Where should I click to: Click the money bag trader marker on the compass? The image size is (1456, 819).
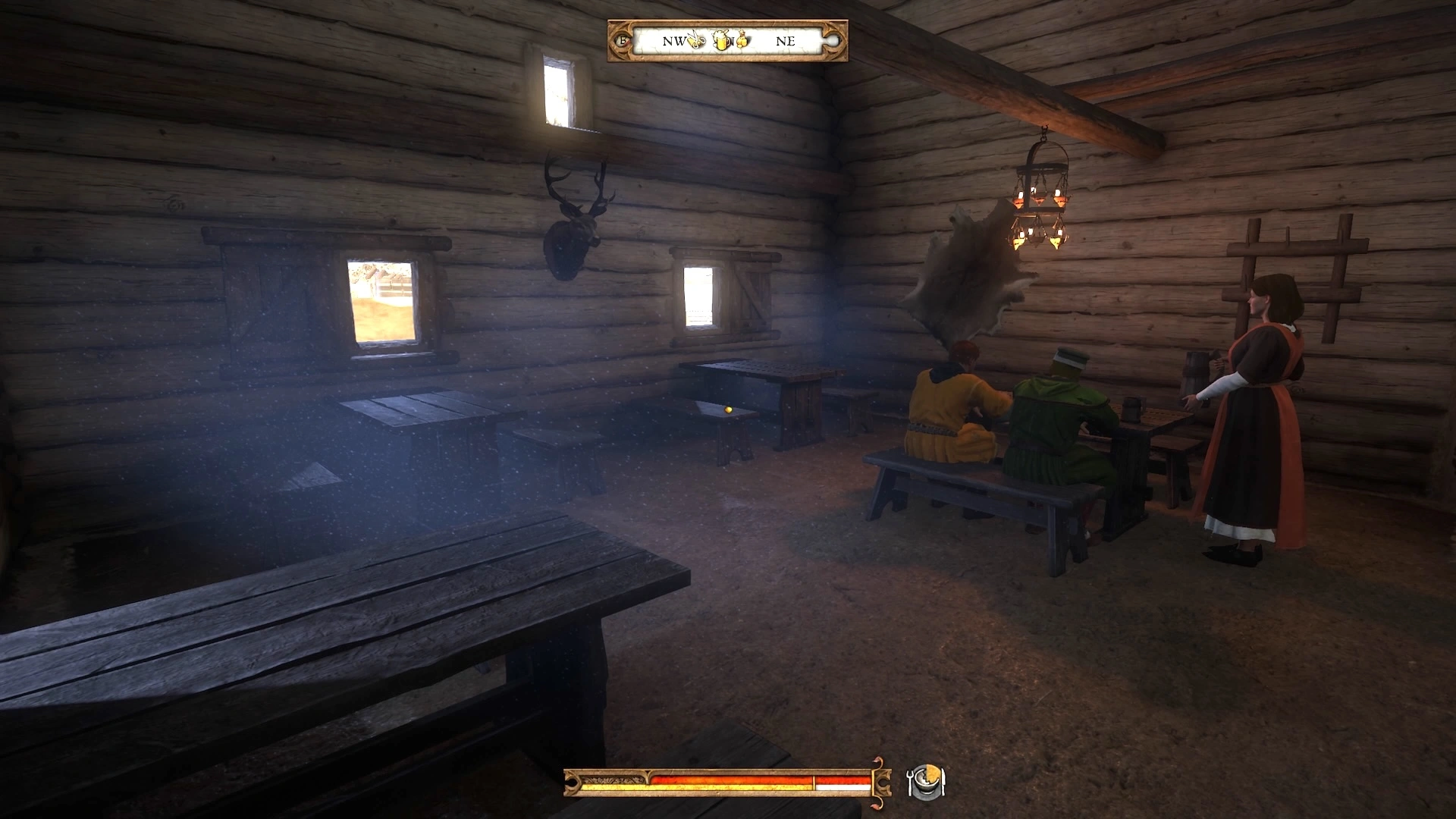[x=742, y=39]
